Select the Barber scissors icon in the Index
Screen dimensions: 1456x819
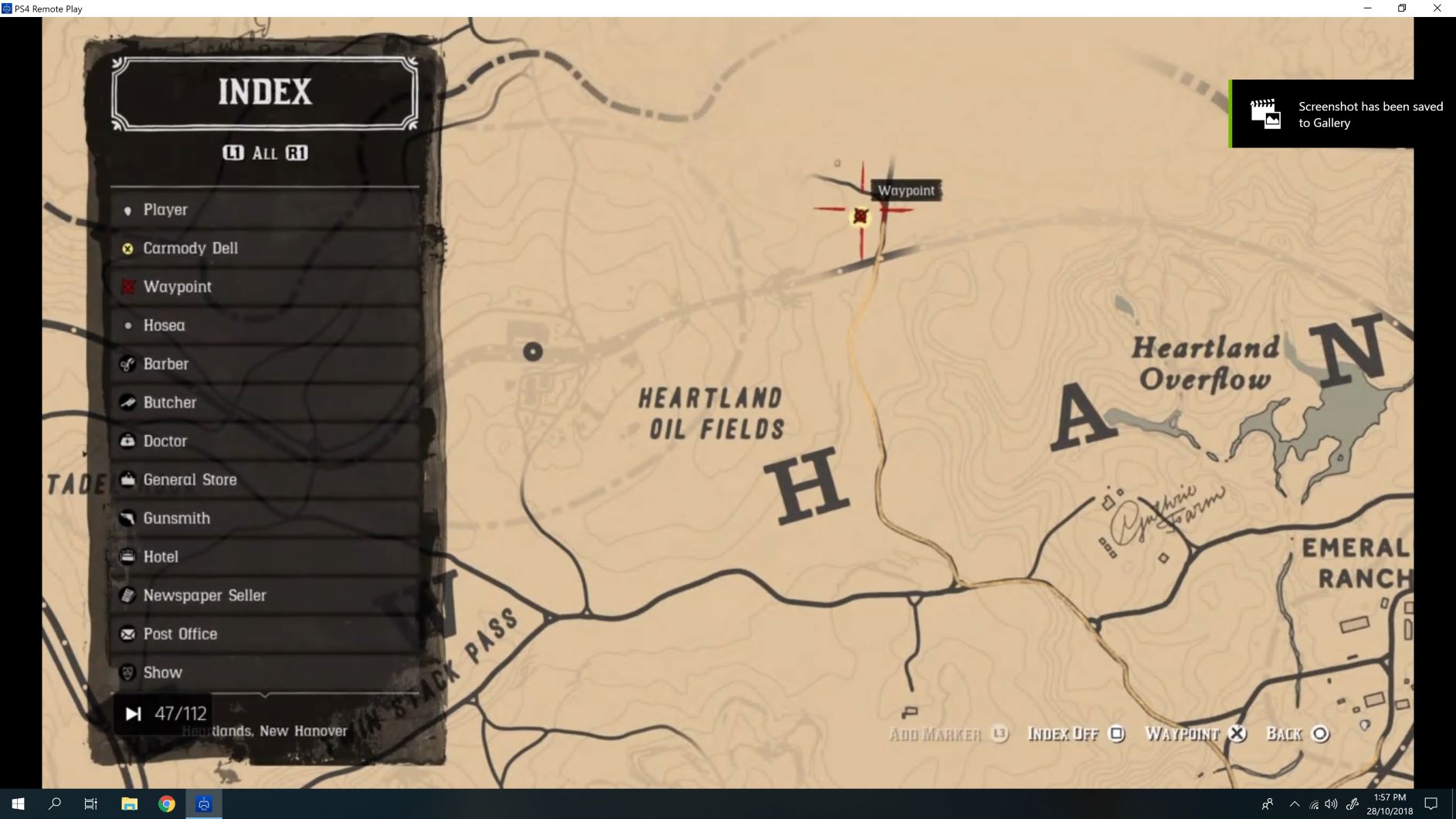tap(127, 363)
